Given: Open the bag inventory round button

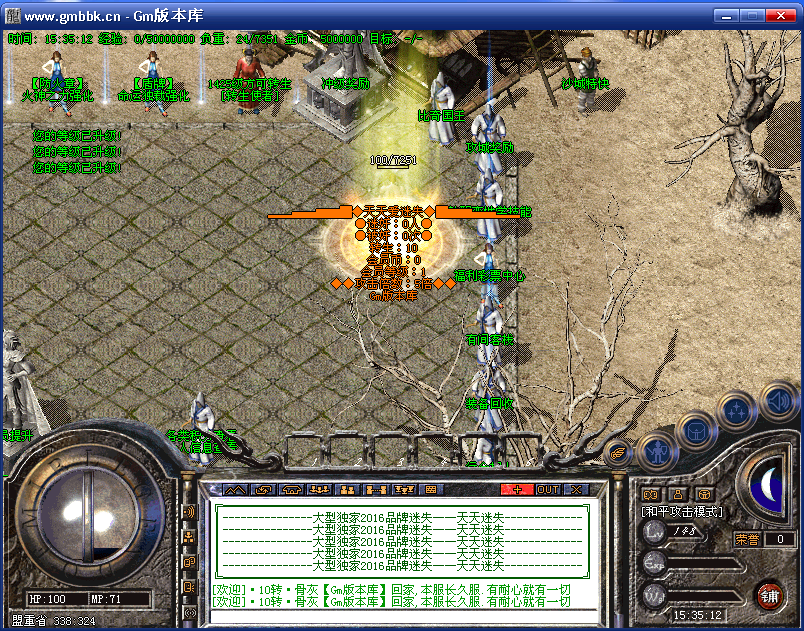Looking at the screenshot, I should 695,432.
